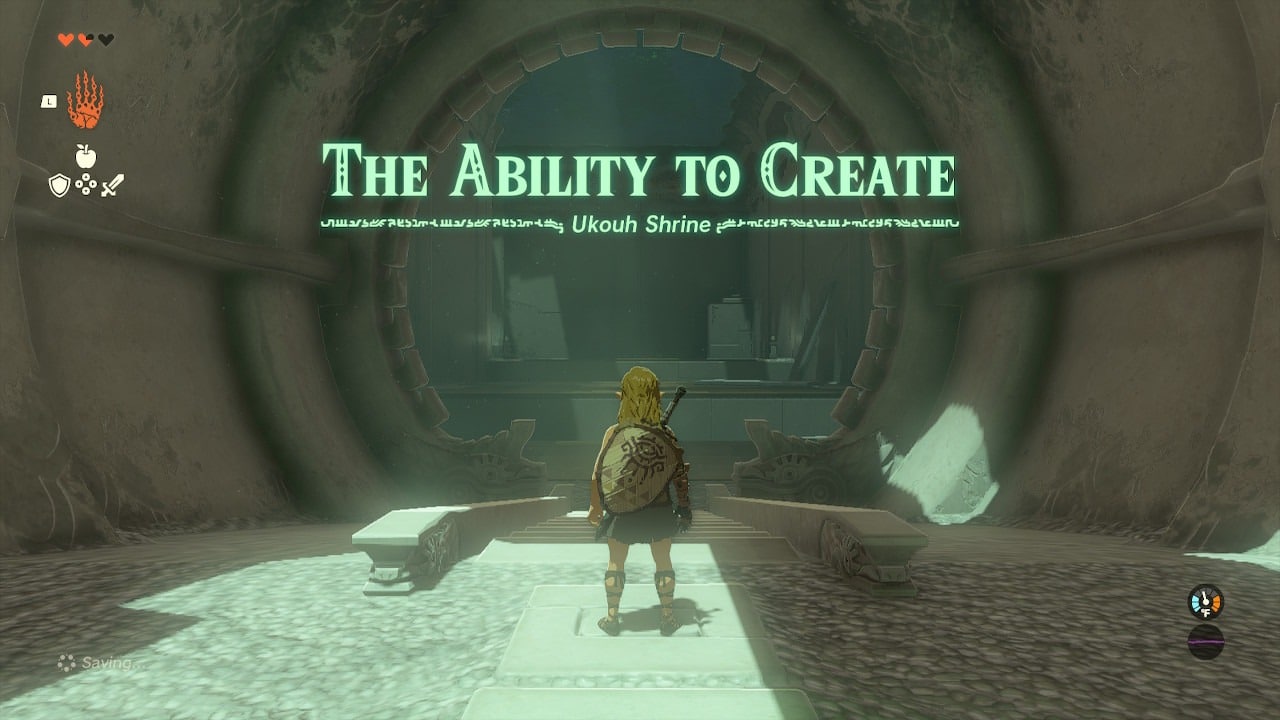Choose the sword weapon shortcut icon
Image resolution: width=1280 pixels, height=720 pixels.
point(112,185)
